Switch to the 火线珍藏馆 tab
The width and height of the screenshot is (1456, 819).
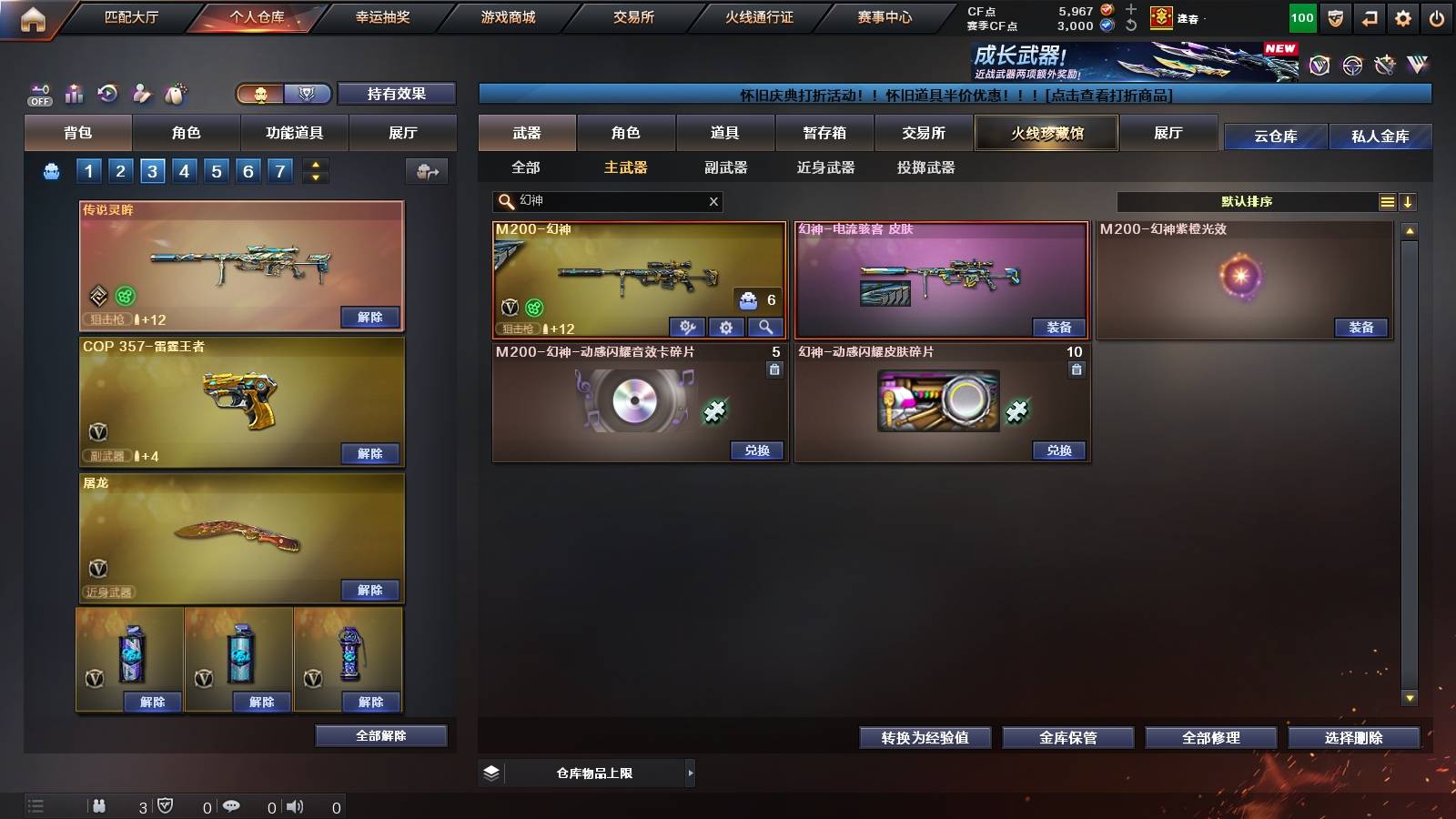click(x=1046, y=133)
